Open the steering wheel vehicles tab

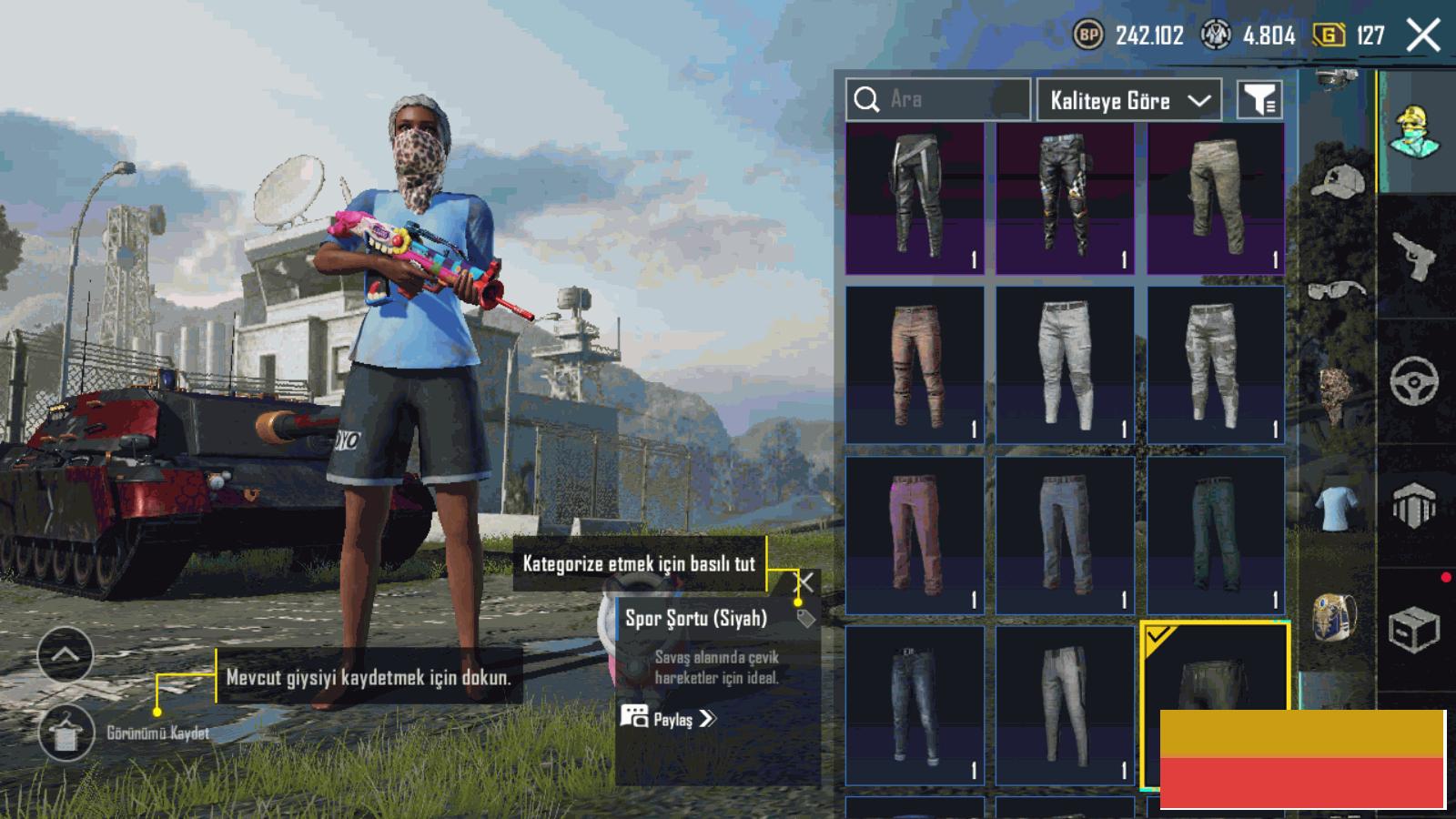[x=1414, y=382]
